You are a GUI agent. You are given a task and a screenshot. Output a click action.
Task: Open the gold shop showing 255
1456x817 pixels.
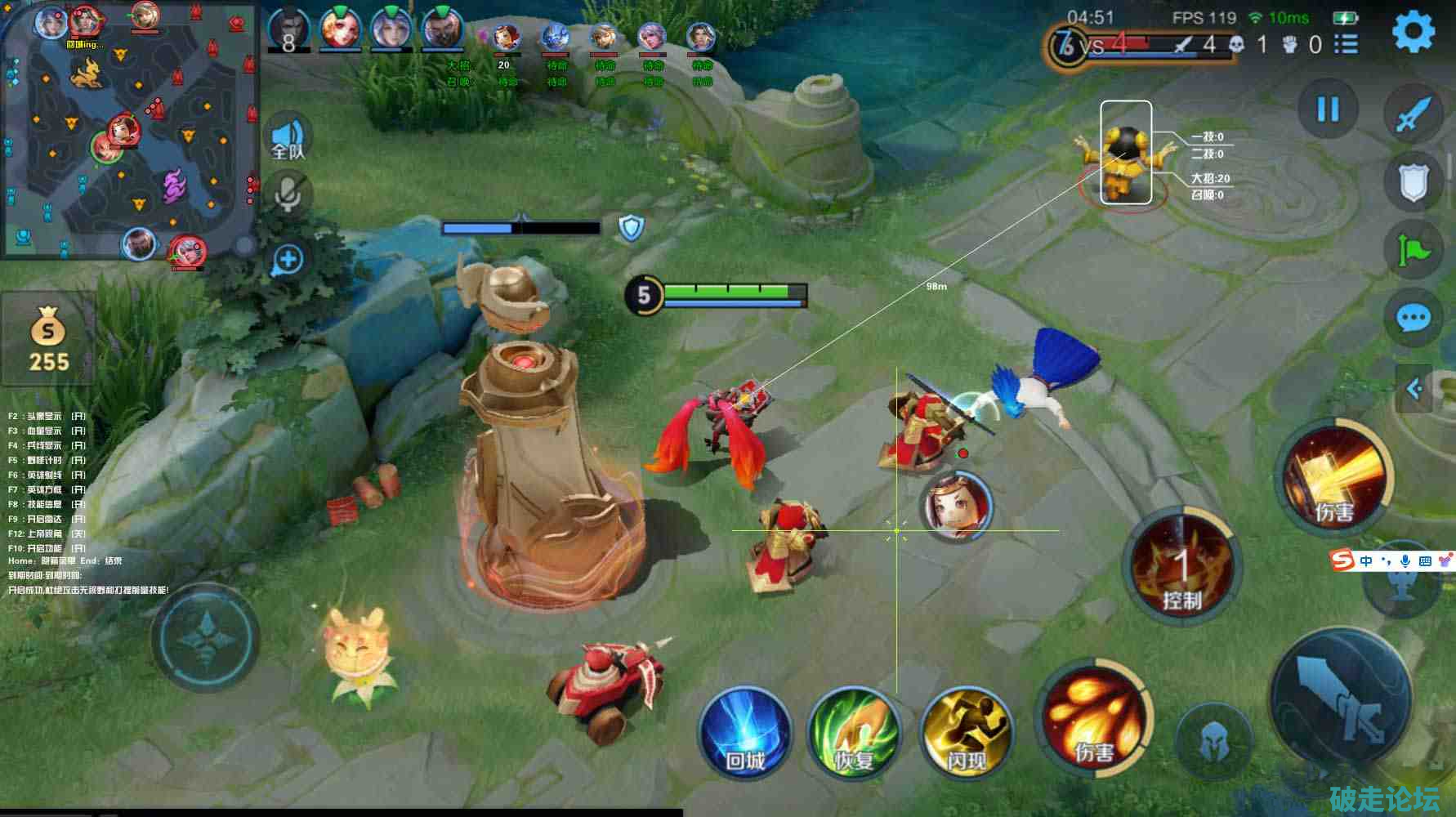48,339
